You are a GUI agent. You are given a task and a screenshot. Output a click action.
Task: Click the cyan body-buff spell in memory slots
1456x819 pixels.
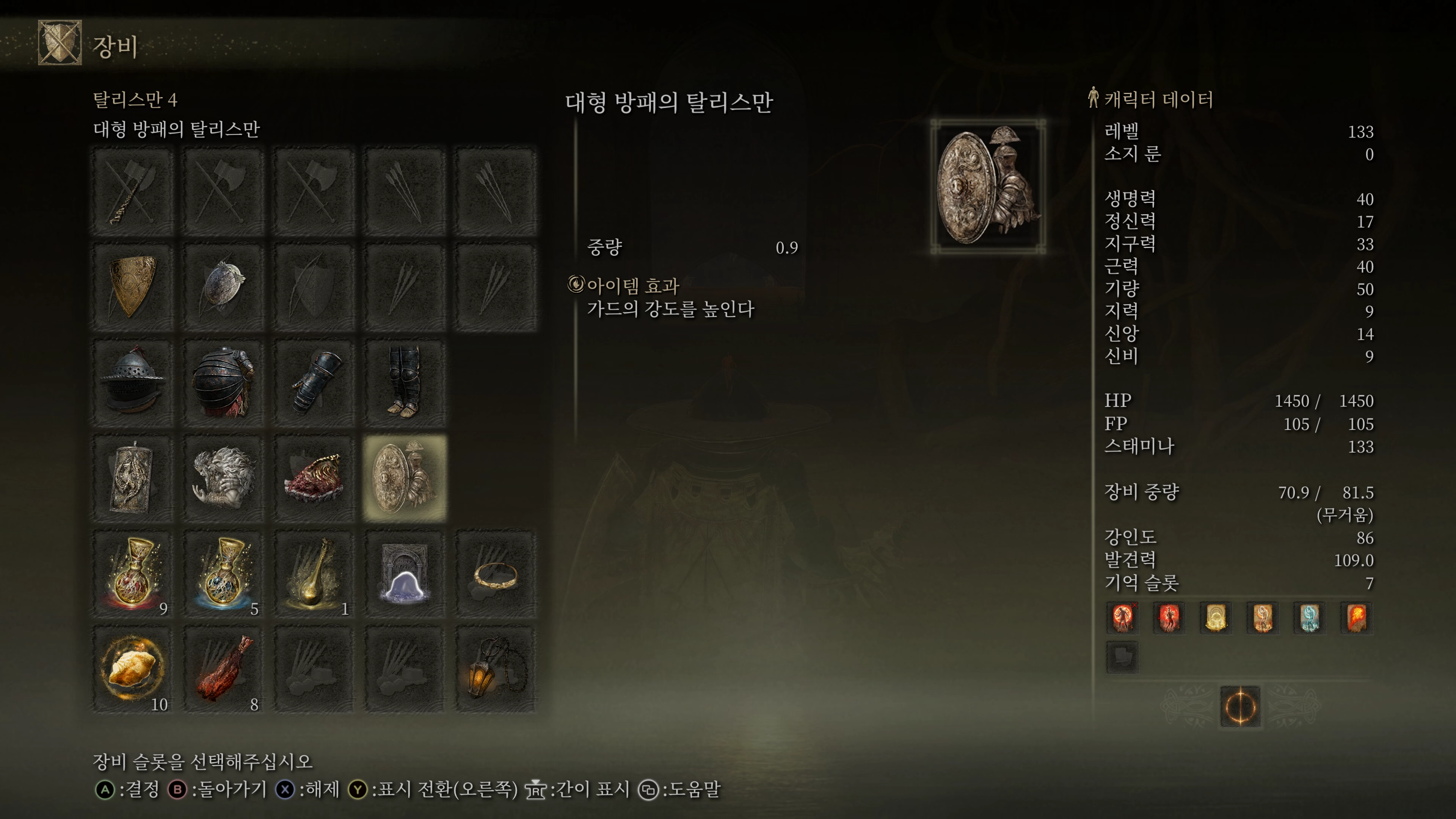pyautogui.click(x=1310, y=618)
